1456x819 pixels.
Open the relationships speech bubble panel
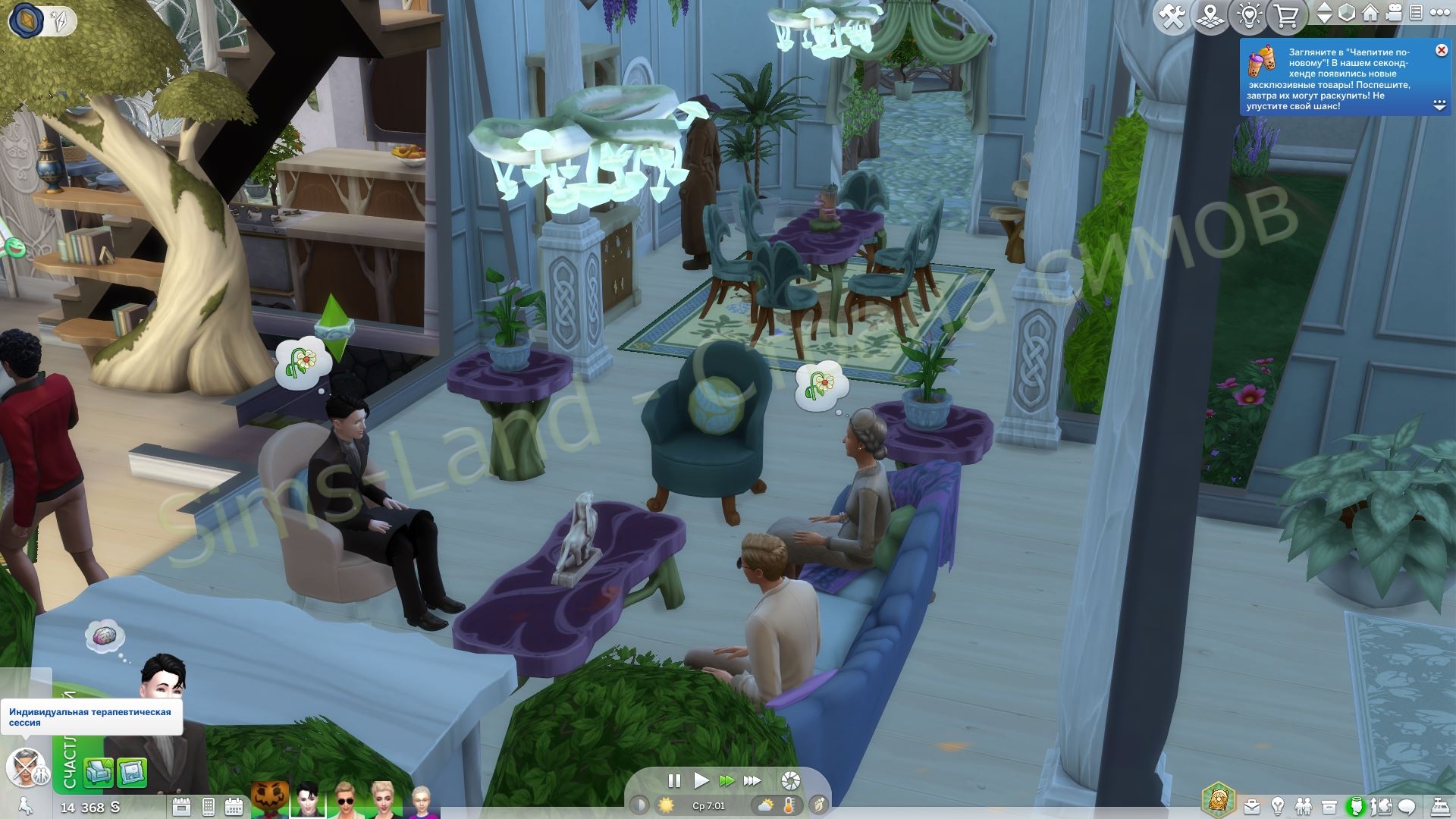tap(1407, 806)
